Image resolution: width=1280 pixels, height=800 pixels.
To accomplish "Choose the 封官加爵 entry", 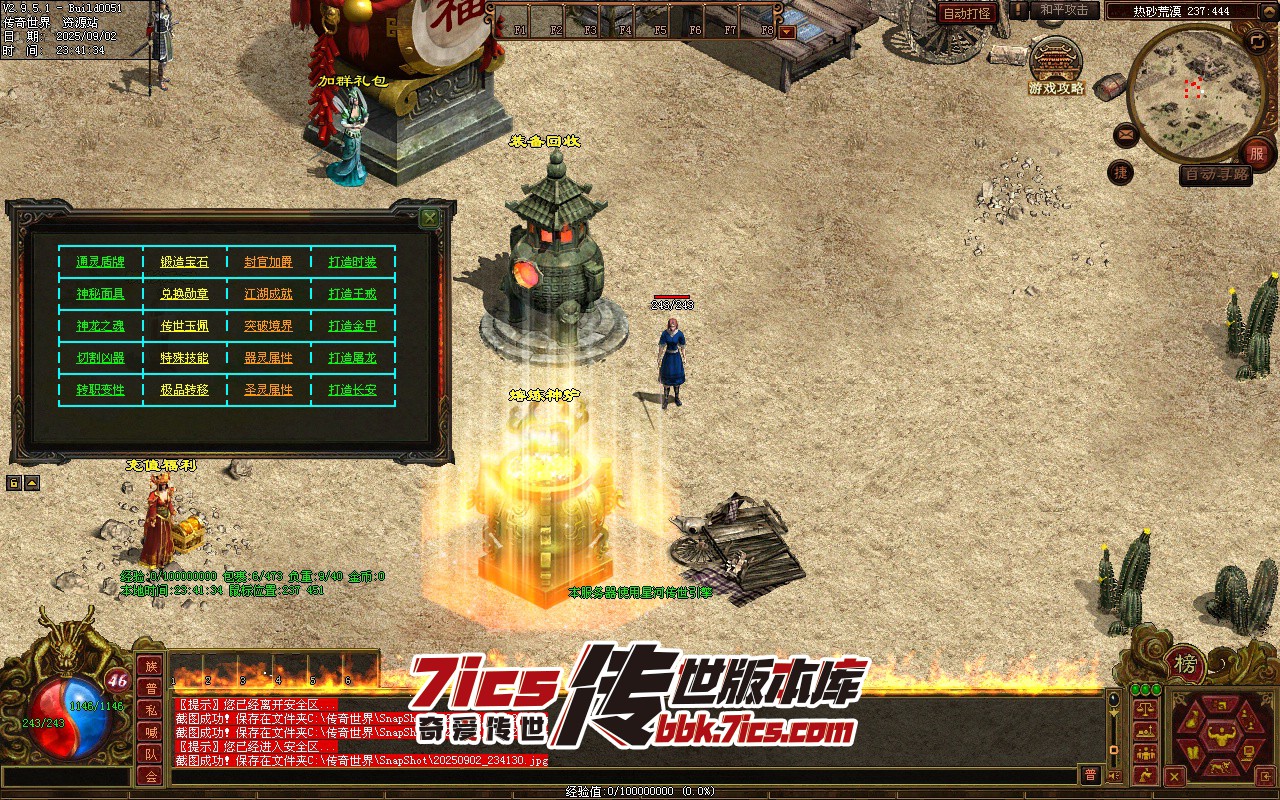I will tap(269, 262).
